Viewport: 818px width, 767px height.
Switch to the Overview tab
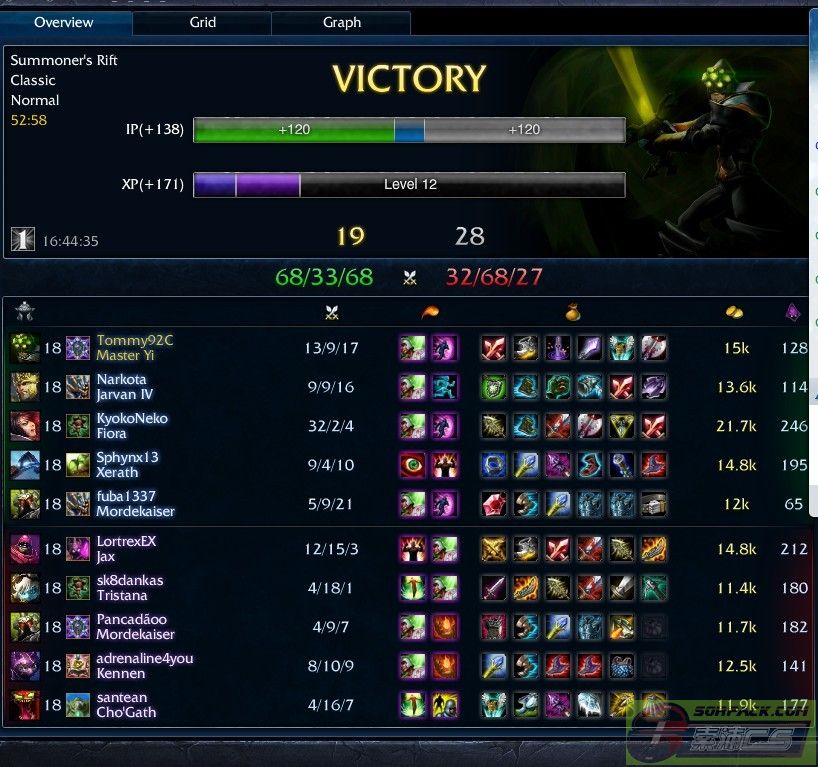tap(64, 22)
